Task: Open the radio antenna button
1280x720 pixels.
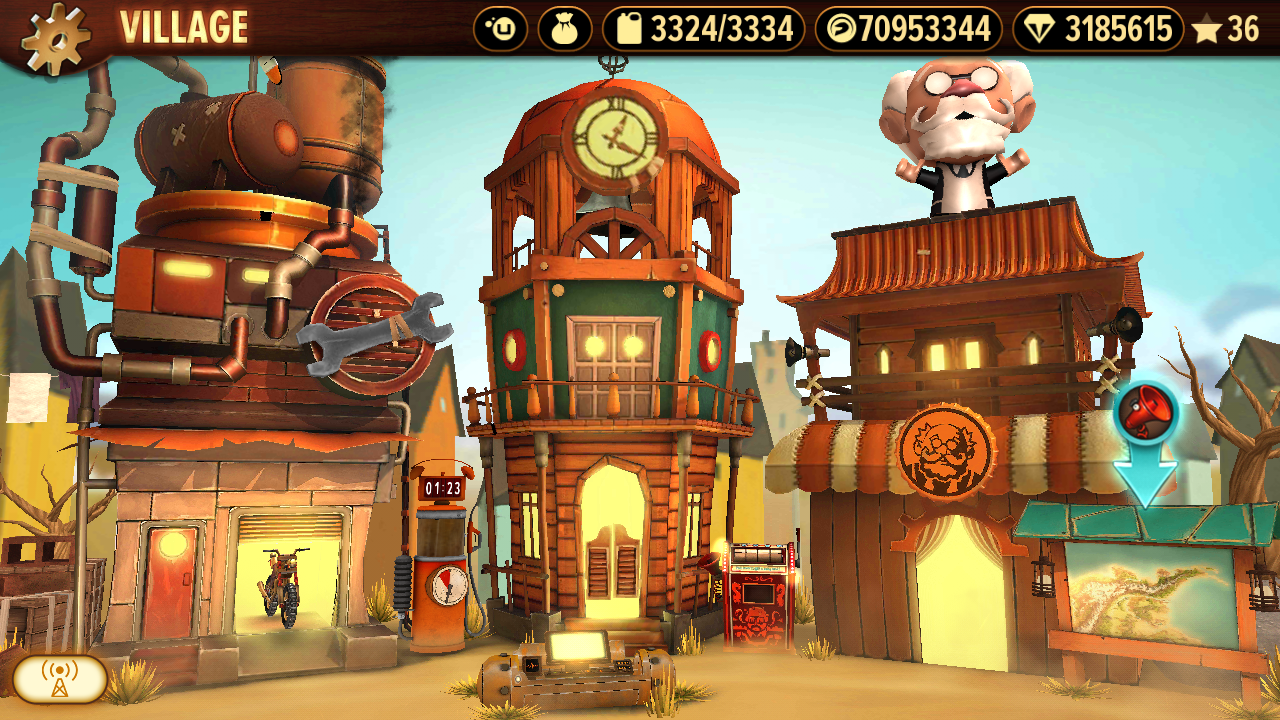Action: (x=60, y=679)
